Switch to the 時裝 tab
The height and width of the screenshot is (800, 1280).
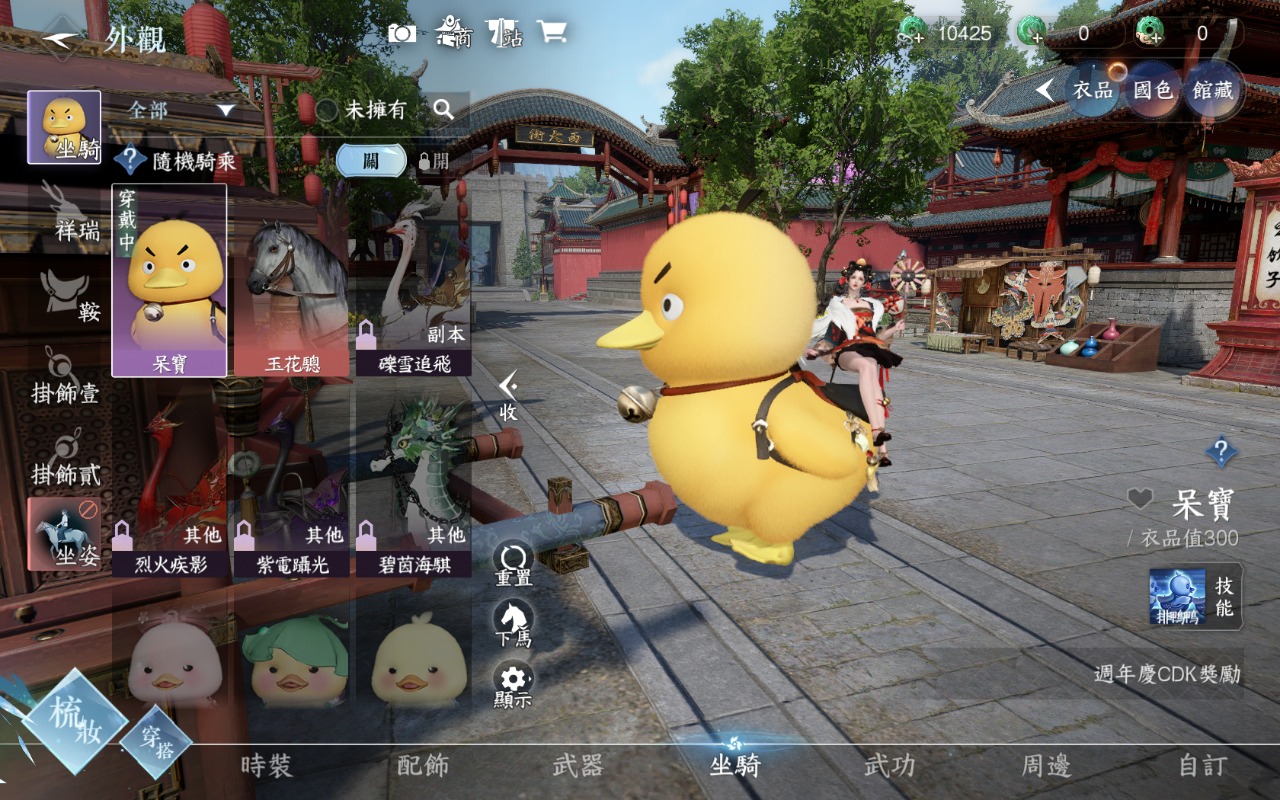[266, 766]
